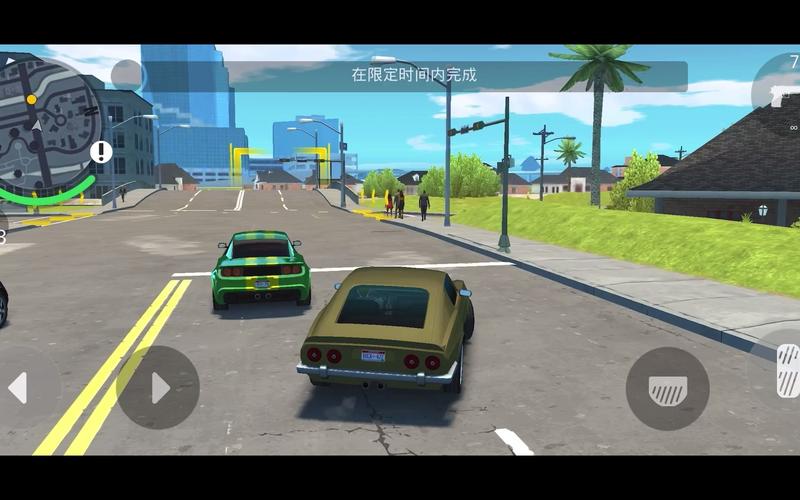Step on the gas pedal button
Viewport: 800px width, 500px height.
[787, 370]
